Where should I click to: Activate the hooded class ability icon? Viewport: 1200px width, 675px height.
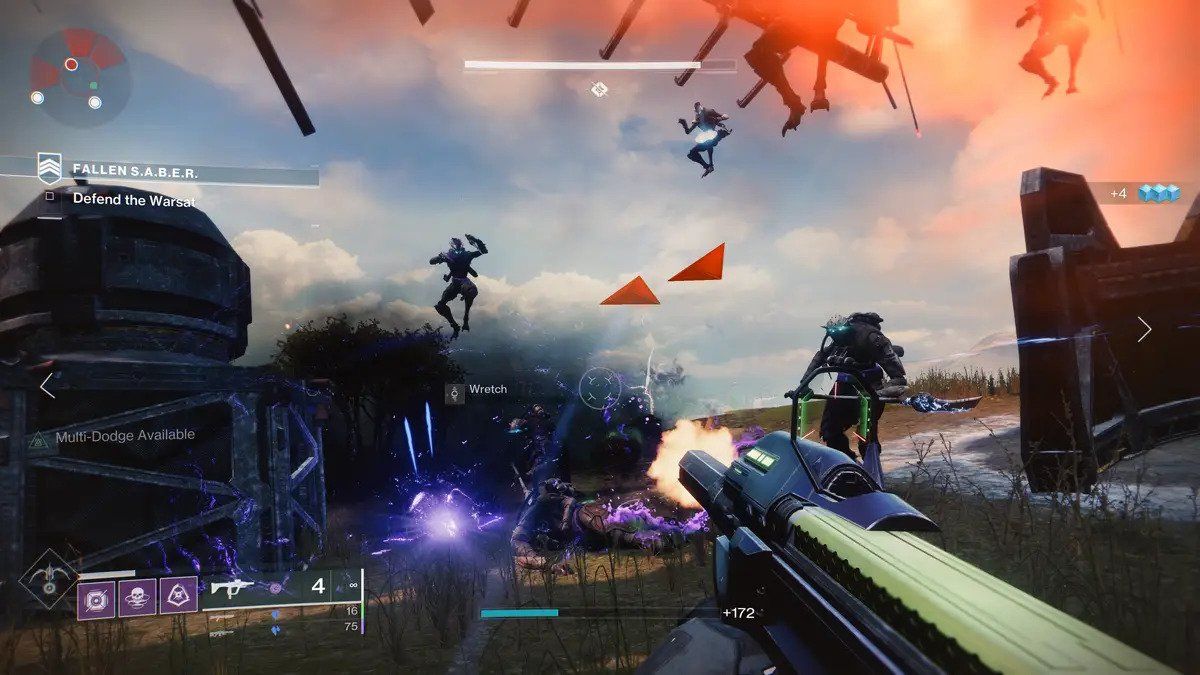[179, 597]
